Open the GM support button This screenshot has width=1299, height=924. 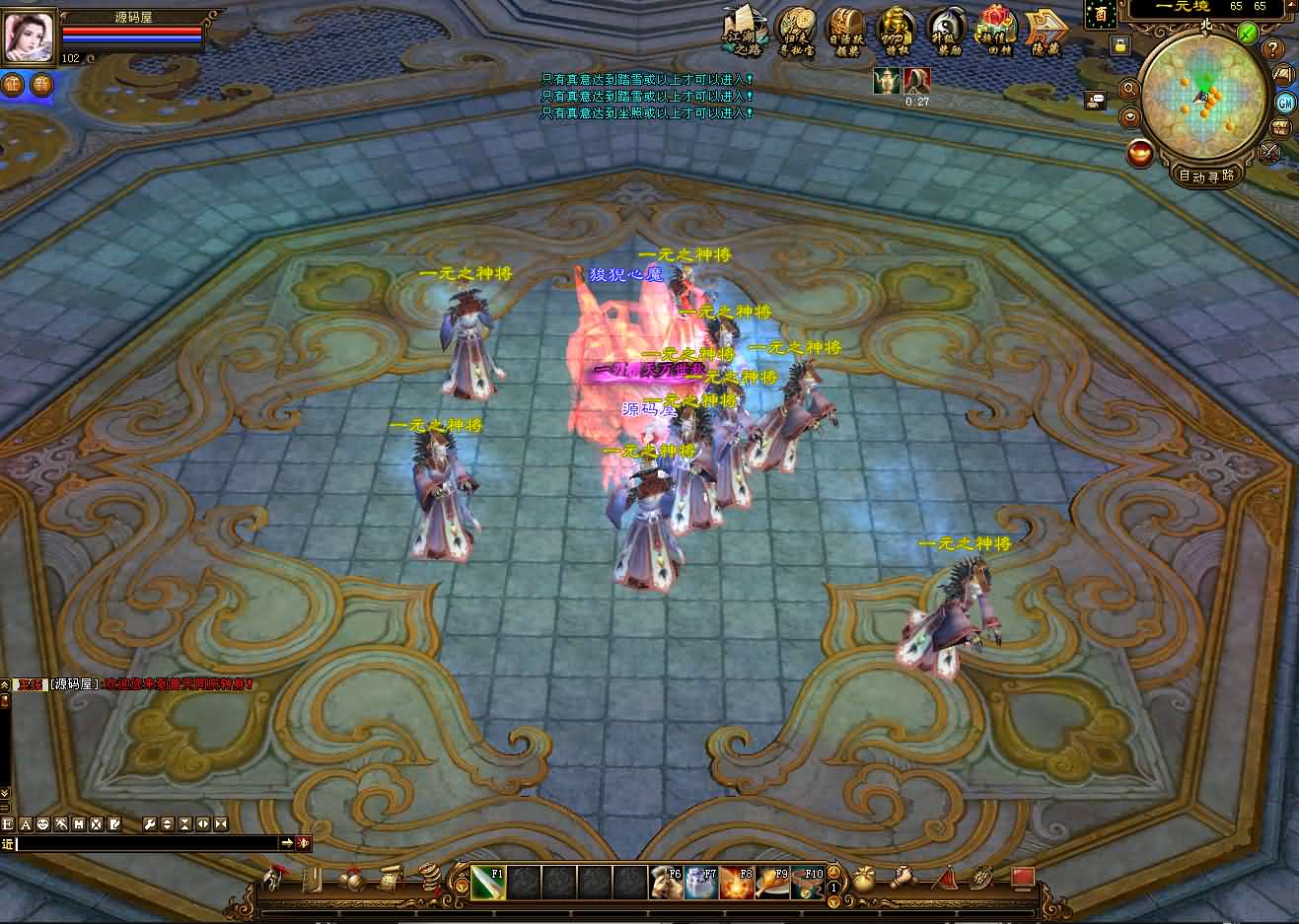(1285, 103)
